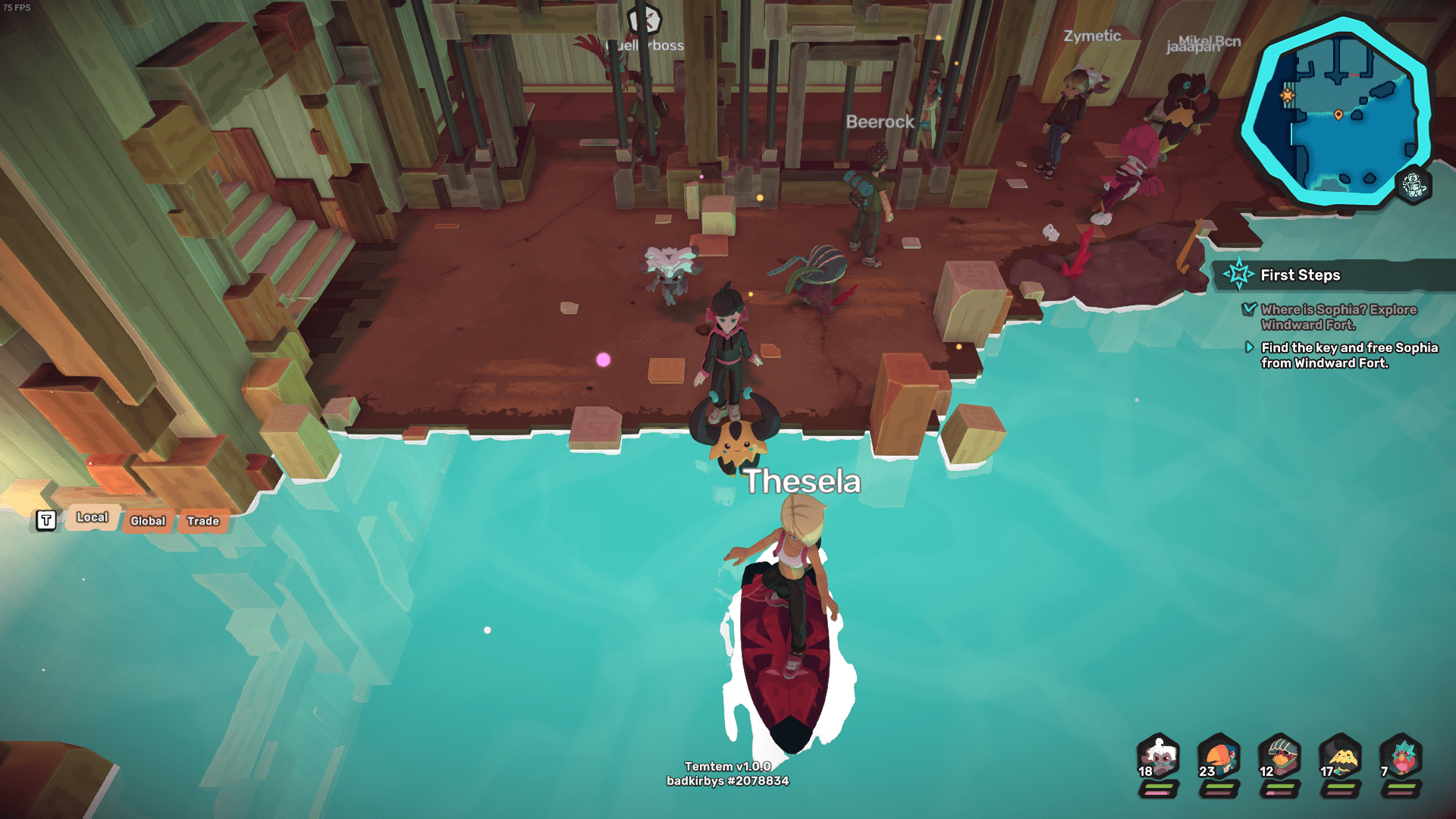Click the First Steps quest star icon
Image resolution: width=1456 pixels, height=819 pixels.
click(1238, 275)
